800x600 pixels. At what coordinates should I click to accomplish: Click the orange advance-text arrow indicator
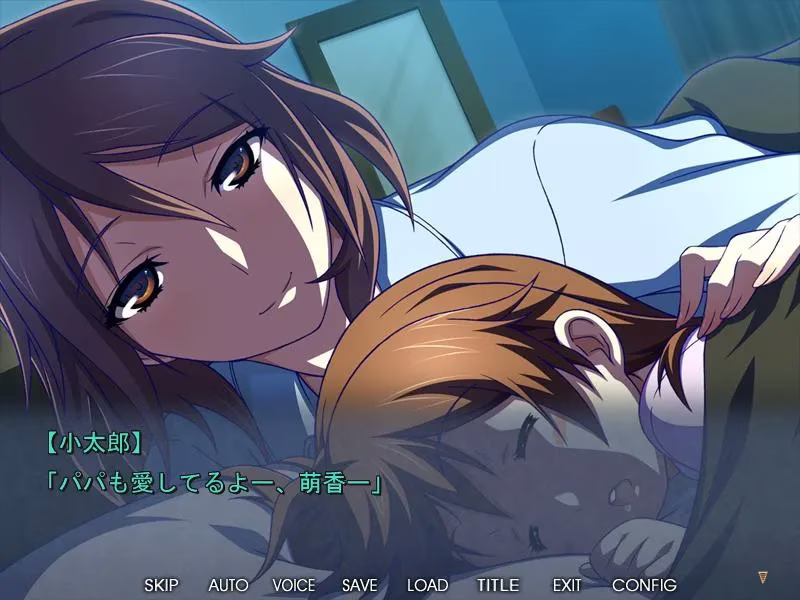click(x=763, y=577)
